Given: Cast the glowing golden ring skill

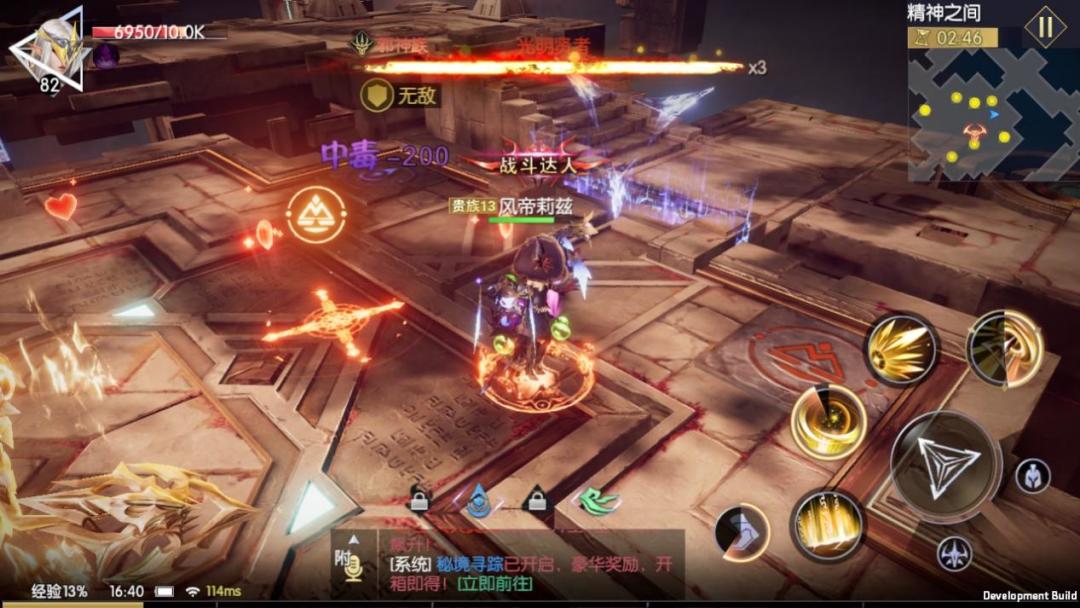Looking at the screenshot, I should (x=828, y=421).
